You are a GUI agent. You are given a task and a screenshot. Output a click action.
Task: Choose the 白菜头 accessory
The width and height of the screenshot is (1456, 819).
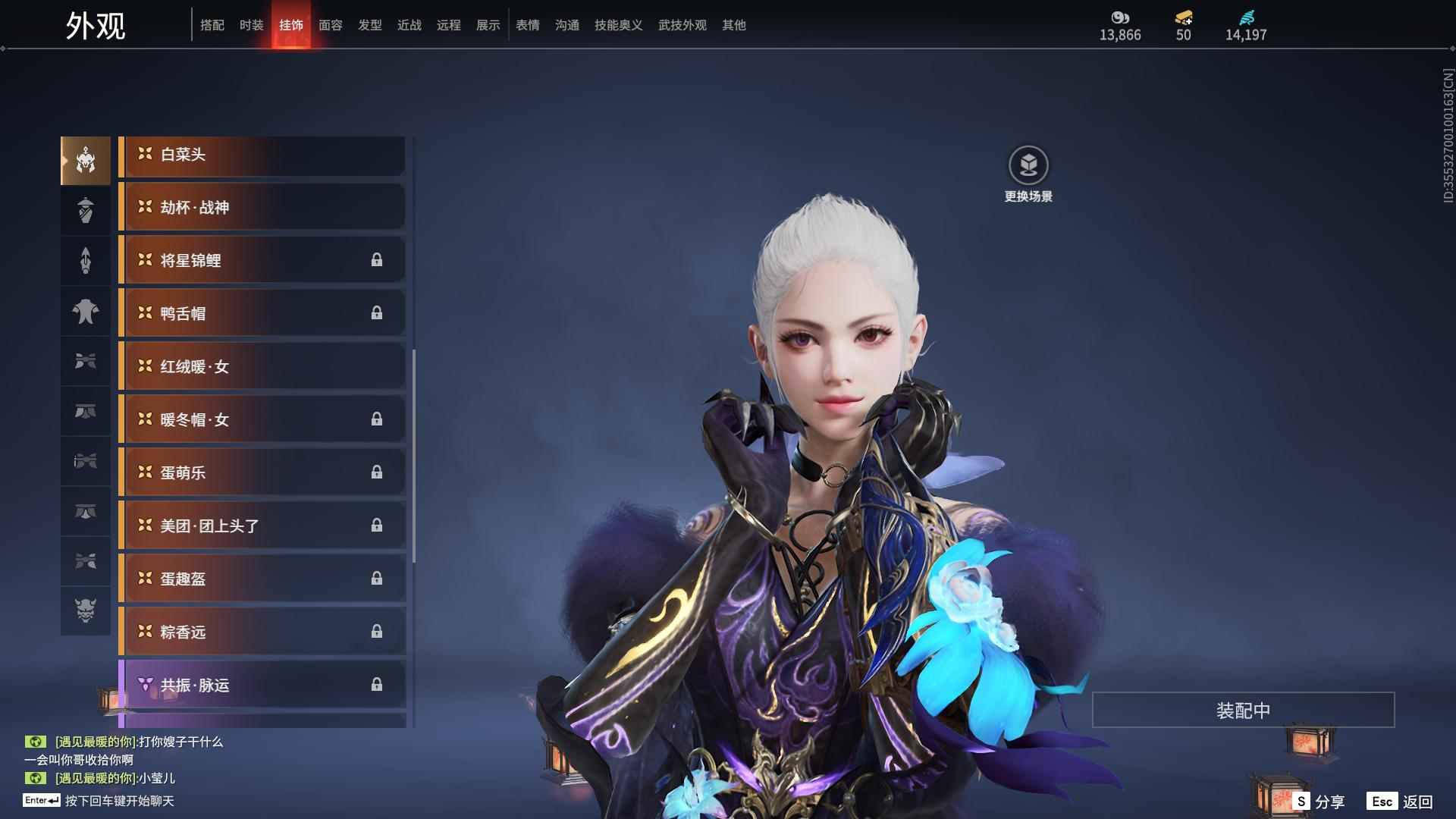(x=262, y=155)
